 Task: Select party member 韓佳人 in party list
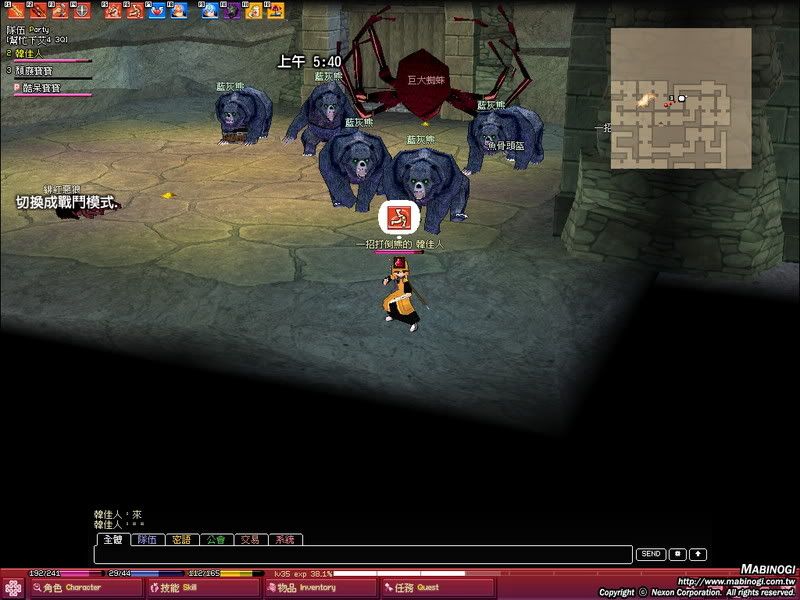coord(30,53)
